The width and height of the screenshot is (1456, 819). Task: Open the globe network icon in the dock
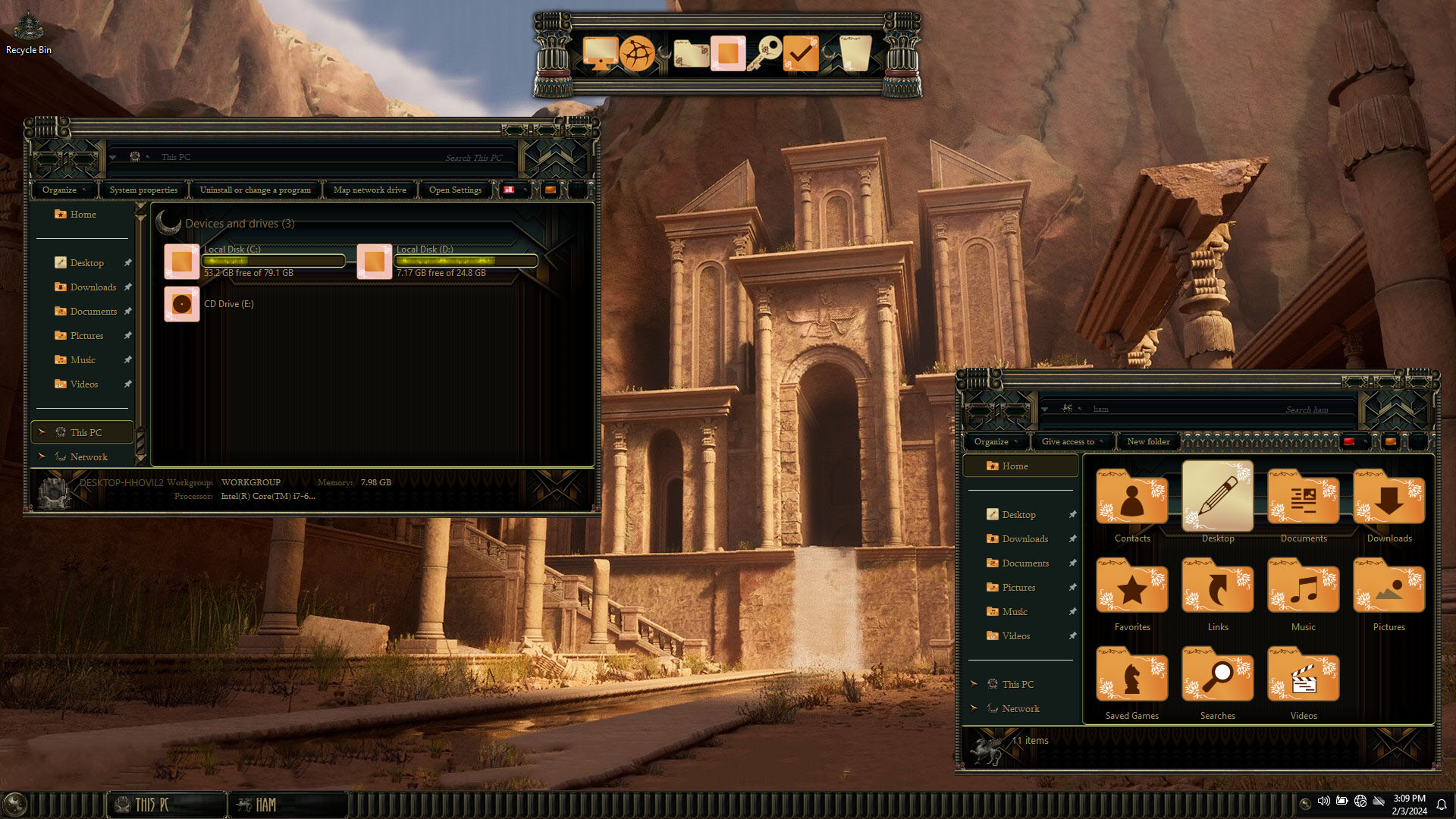637,54
